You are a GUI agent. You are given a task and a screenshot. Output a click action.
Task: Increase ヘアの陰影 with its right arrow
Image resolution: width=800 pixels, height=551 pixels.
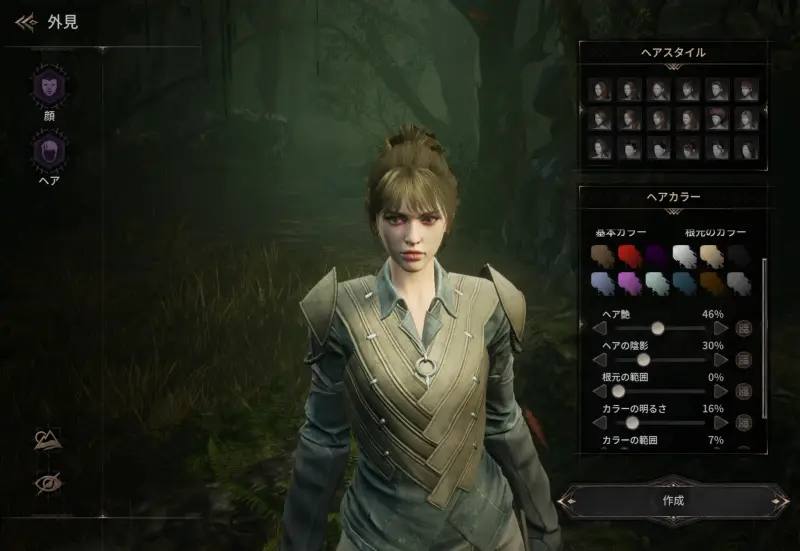(x=721, y=359)
